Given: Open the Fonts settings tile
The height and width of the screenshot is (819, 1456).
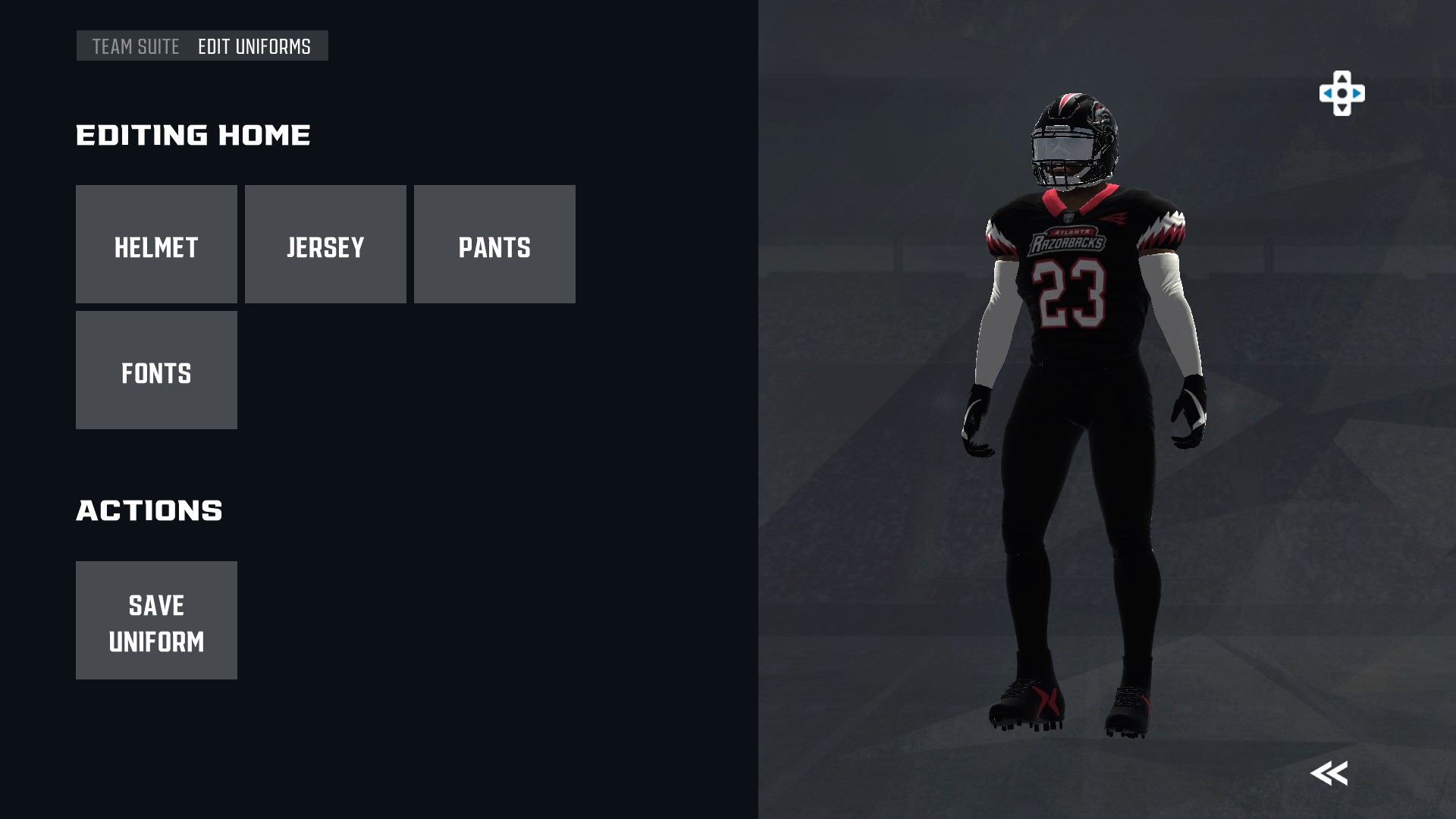Looking at the screenshot, I should click(156, 370).
